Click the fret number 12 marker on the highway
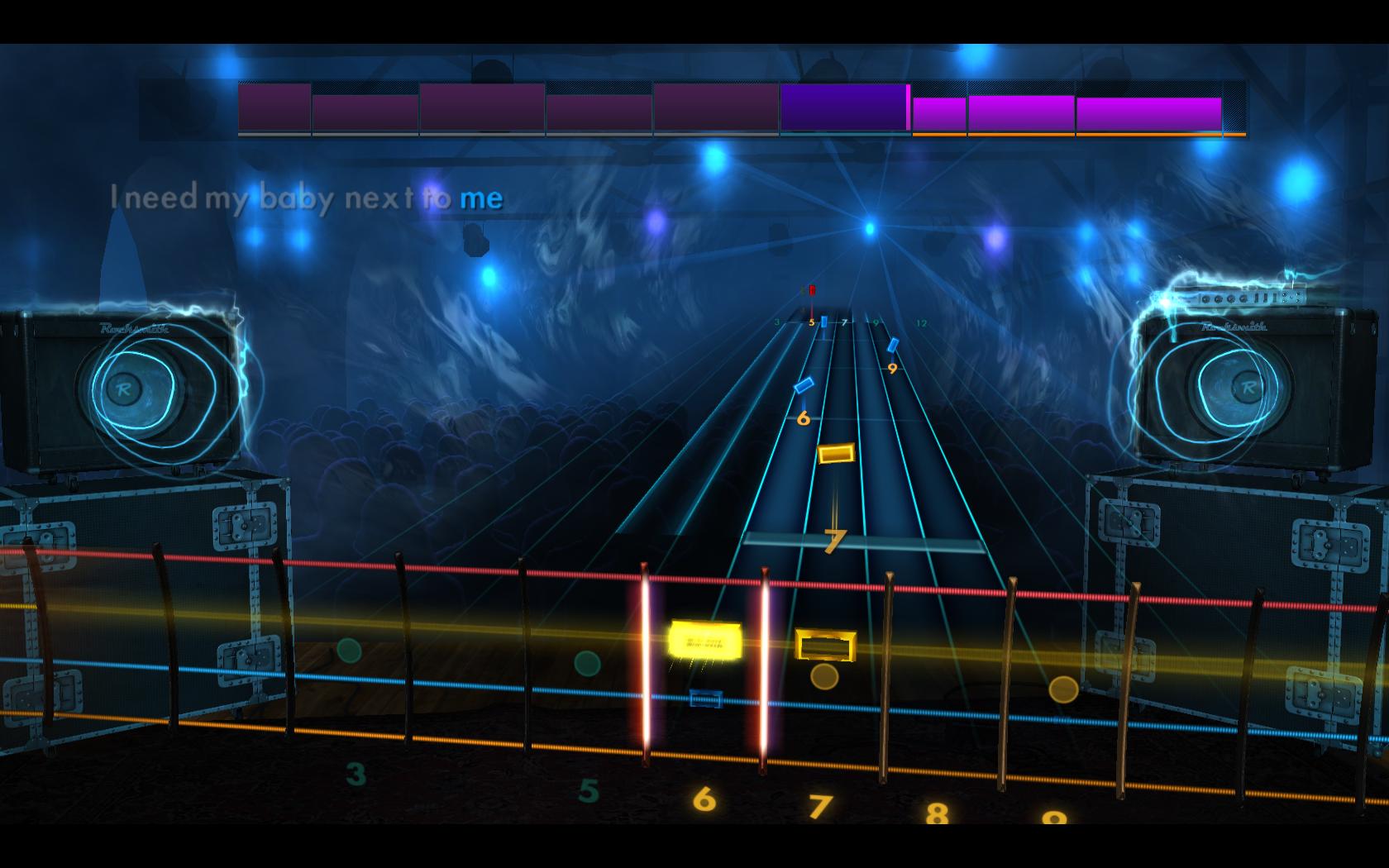This screenshot has height=868, width=1389. [922, 323]
